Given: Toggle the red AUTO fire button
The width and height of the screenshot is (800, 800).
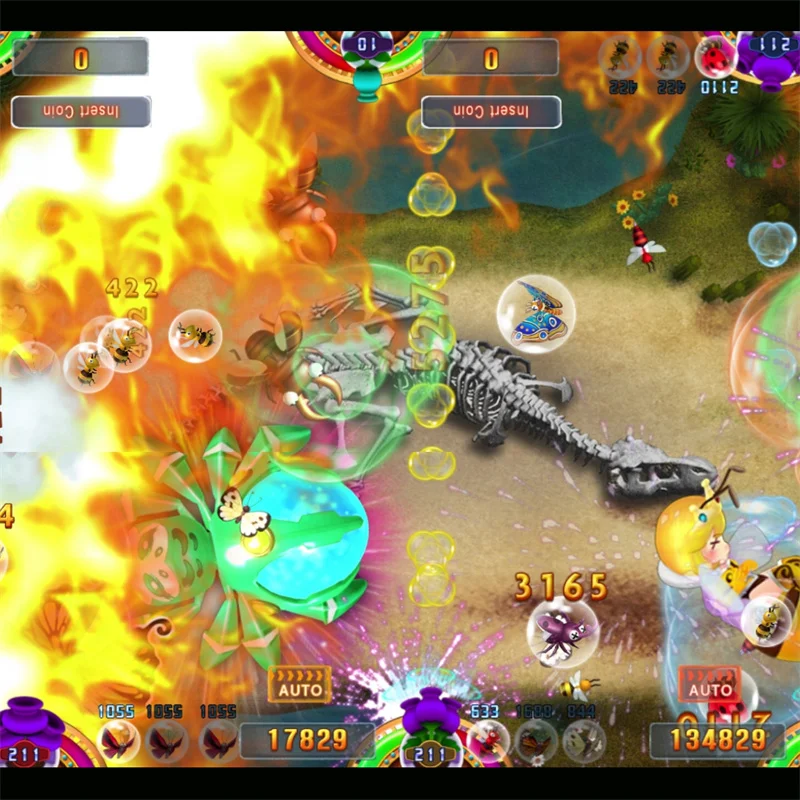Looking at the screenshot, I should [x=710, y=684].
